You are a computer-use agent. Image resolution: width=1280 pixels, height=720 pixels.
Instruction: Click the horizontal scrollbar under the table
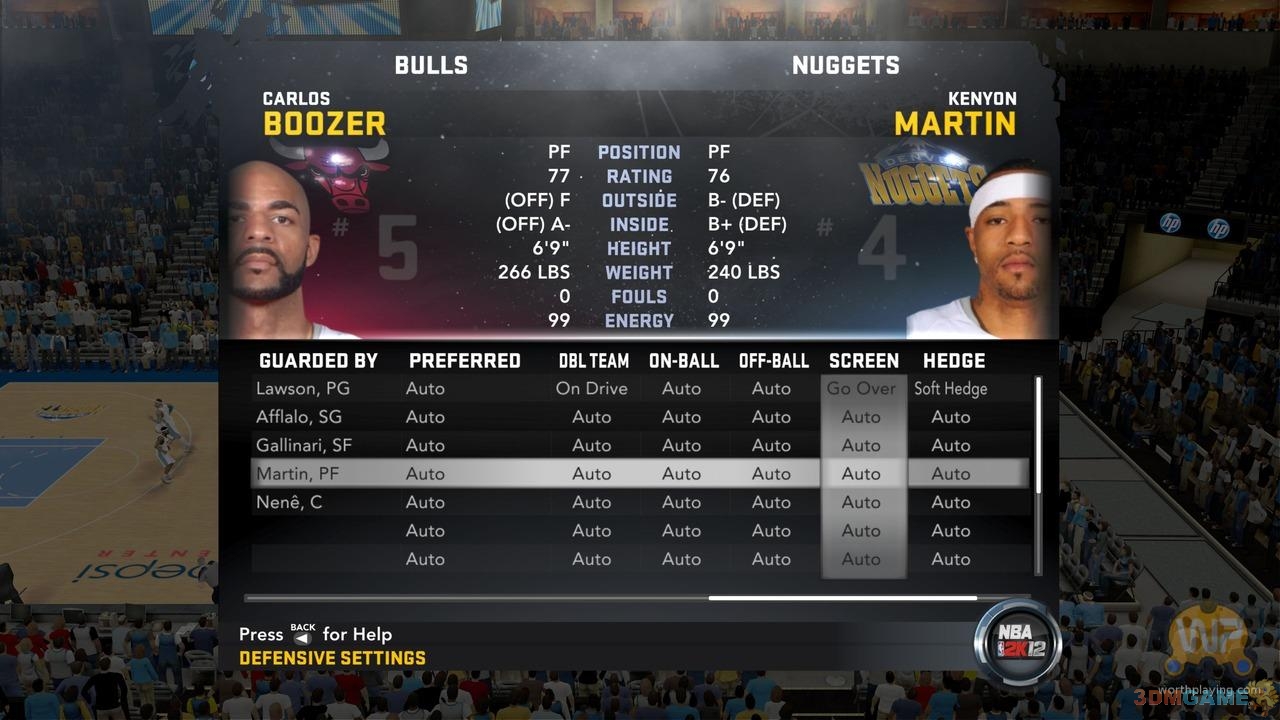[x=842, y=598]
